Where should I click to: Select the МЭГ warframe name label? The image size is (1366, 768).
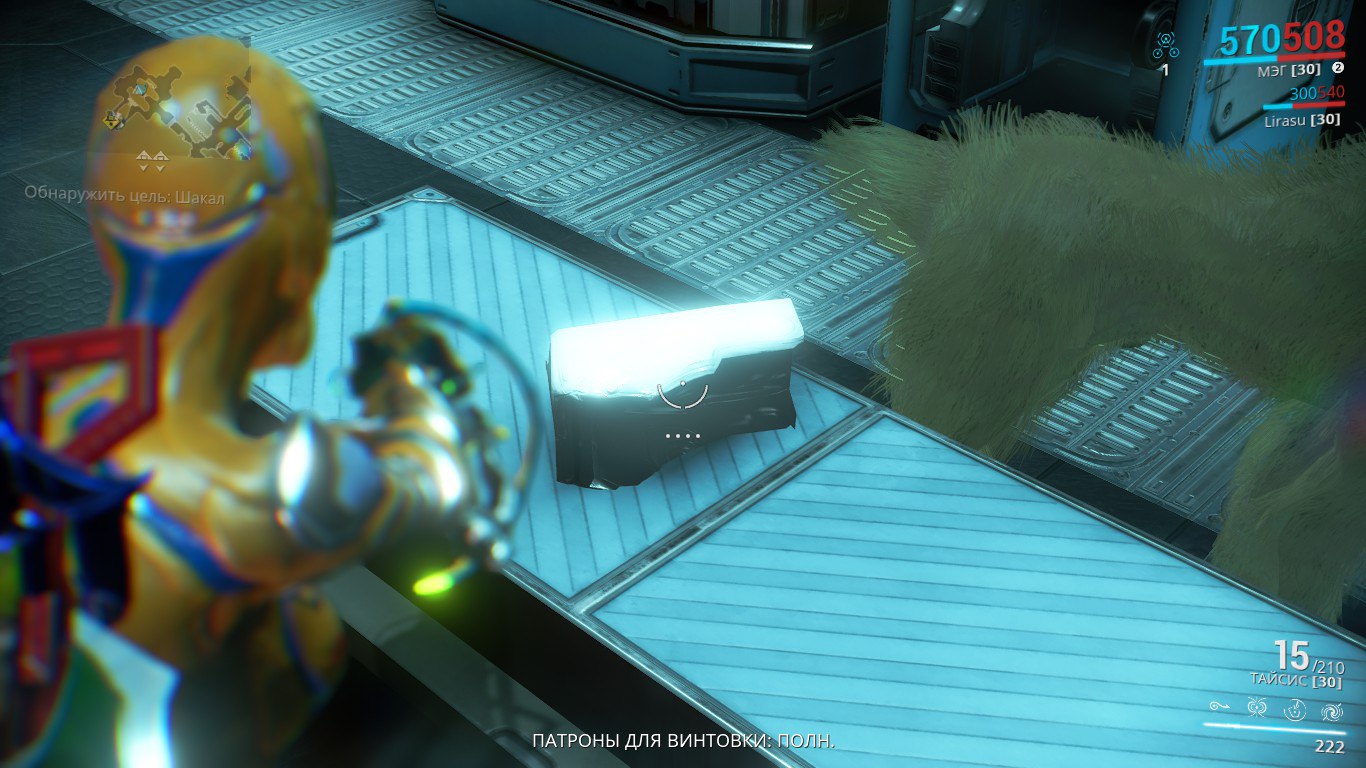1288,69
